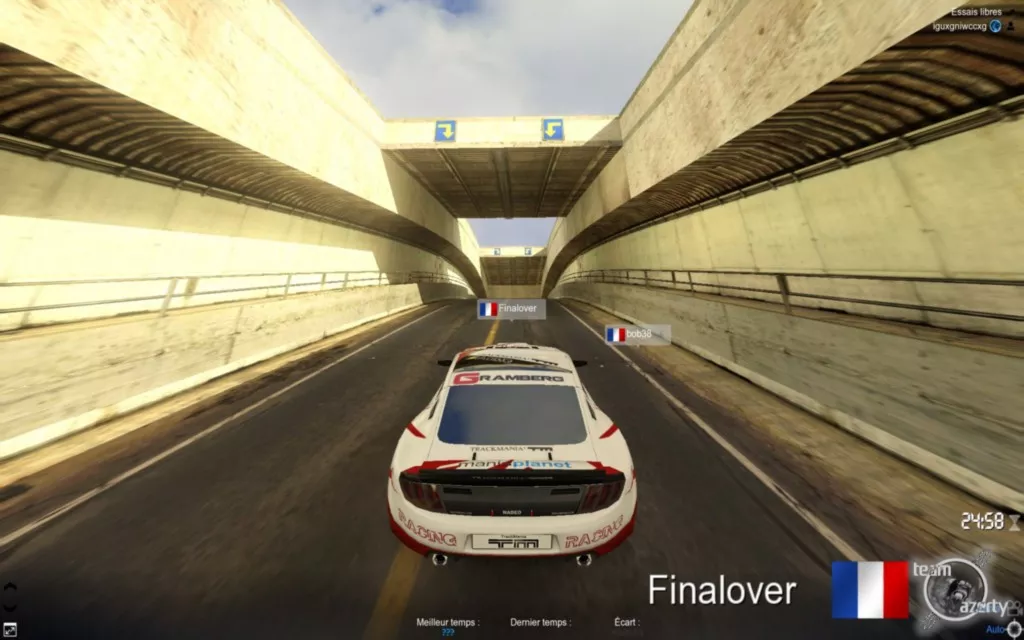
Task: Click the chat expand window icon
Action: click(9, 629)
